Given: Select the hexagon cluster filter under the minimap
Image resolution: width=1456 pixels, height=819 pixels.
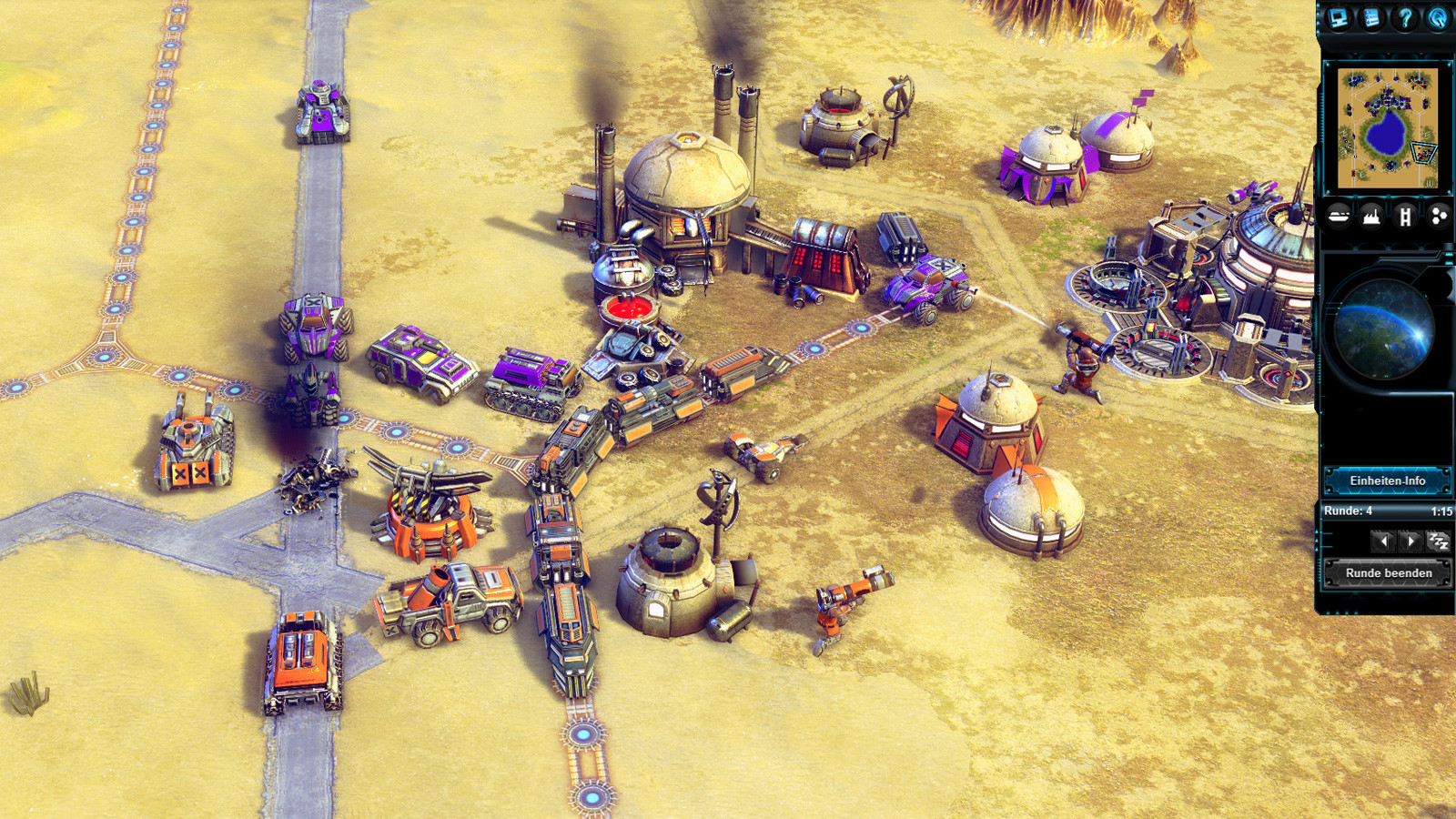Looking at the screenshot, I should [x=1438, y=216].
